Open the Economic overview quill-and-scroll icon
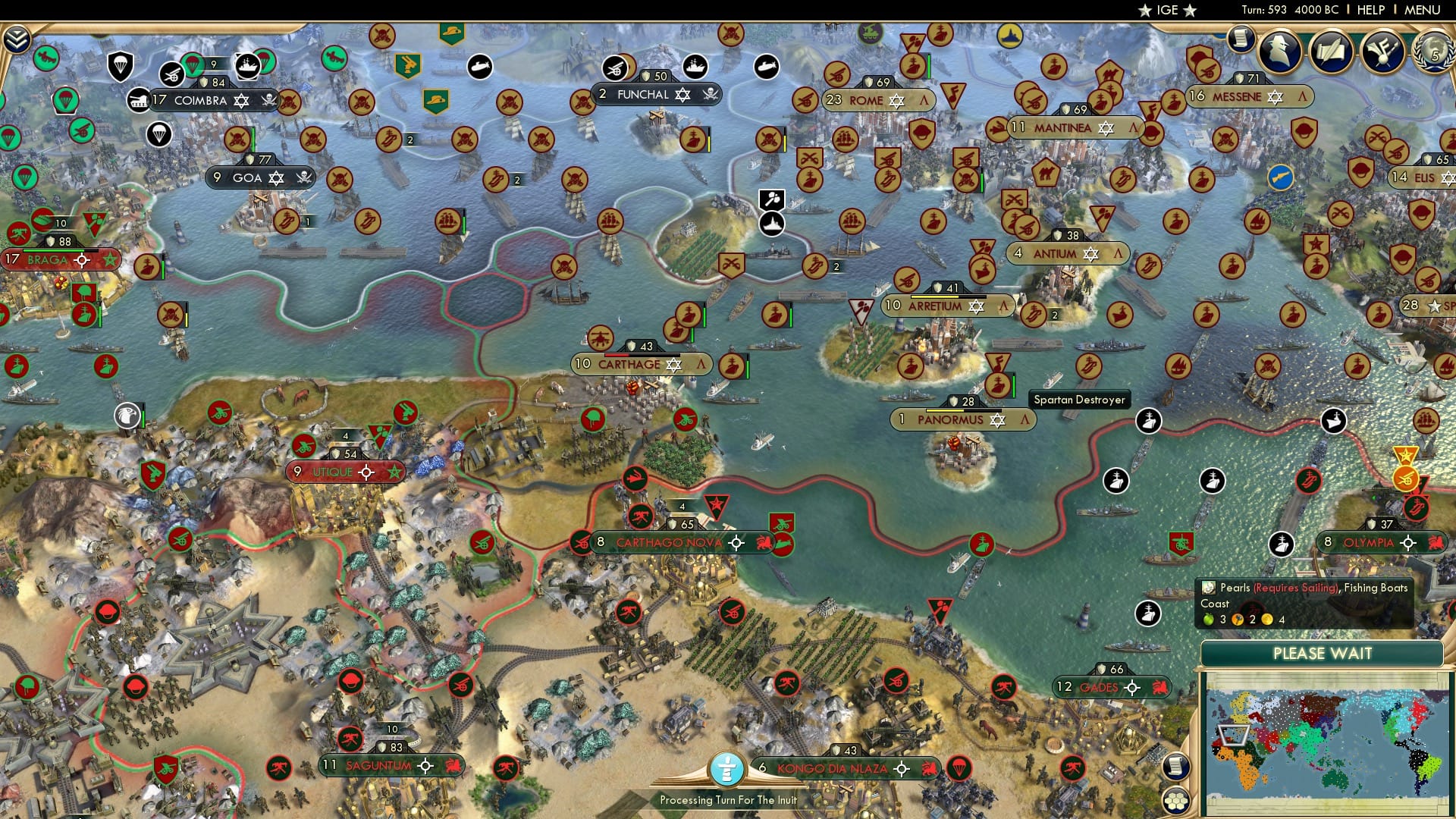 click(1332, 52)
